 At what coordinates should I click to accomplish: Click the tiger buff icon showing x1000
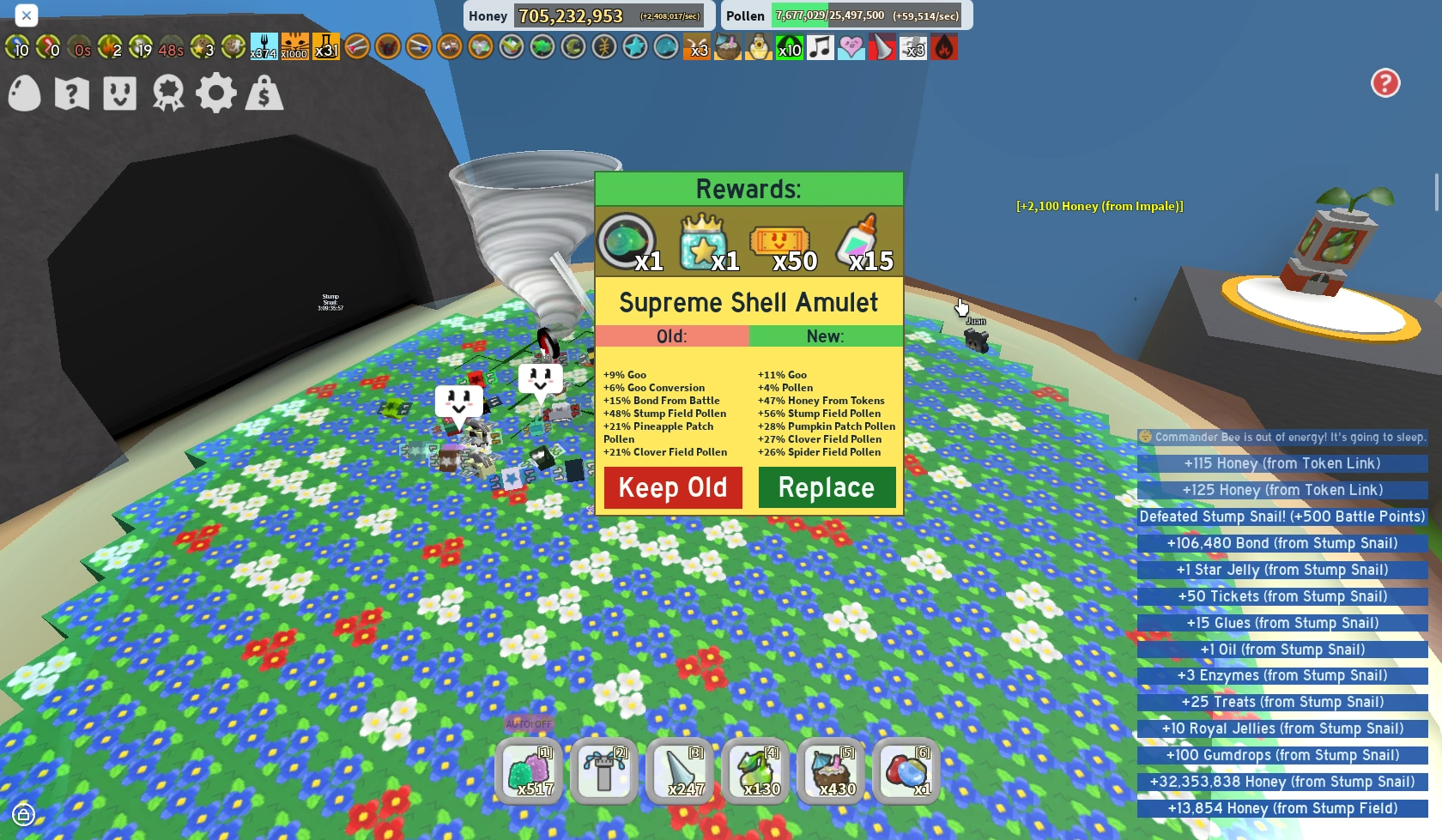tap(294, 47)
